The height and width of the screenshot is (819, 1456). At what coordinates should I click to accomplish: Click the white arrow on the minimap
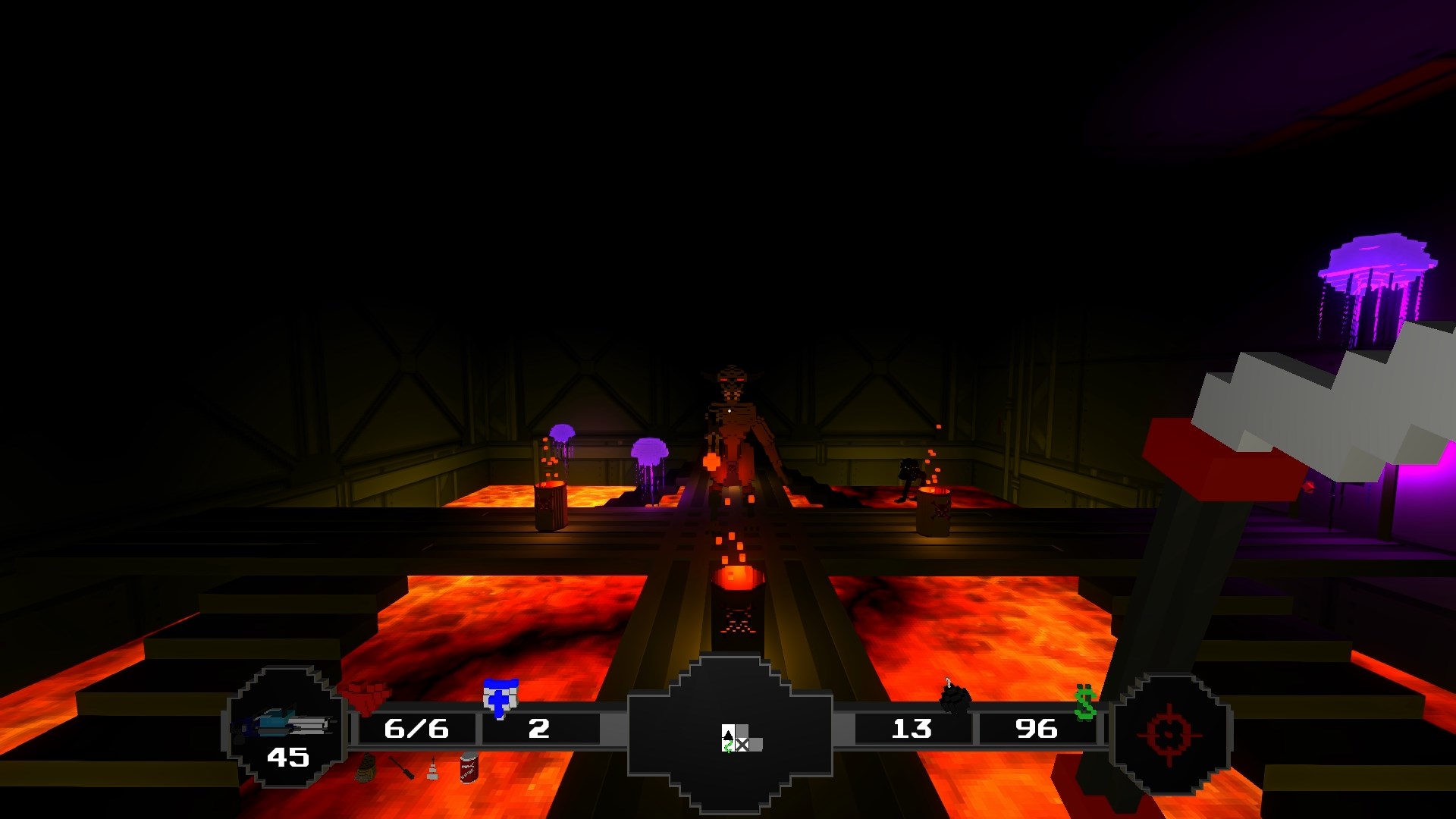pos(728,735)
